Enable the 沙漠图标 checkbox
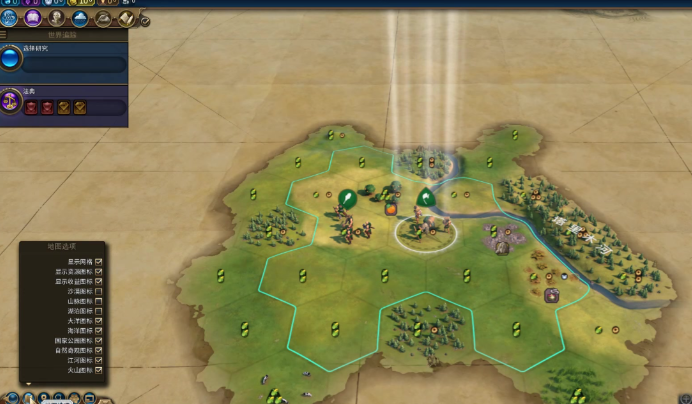 99,291
